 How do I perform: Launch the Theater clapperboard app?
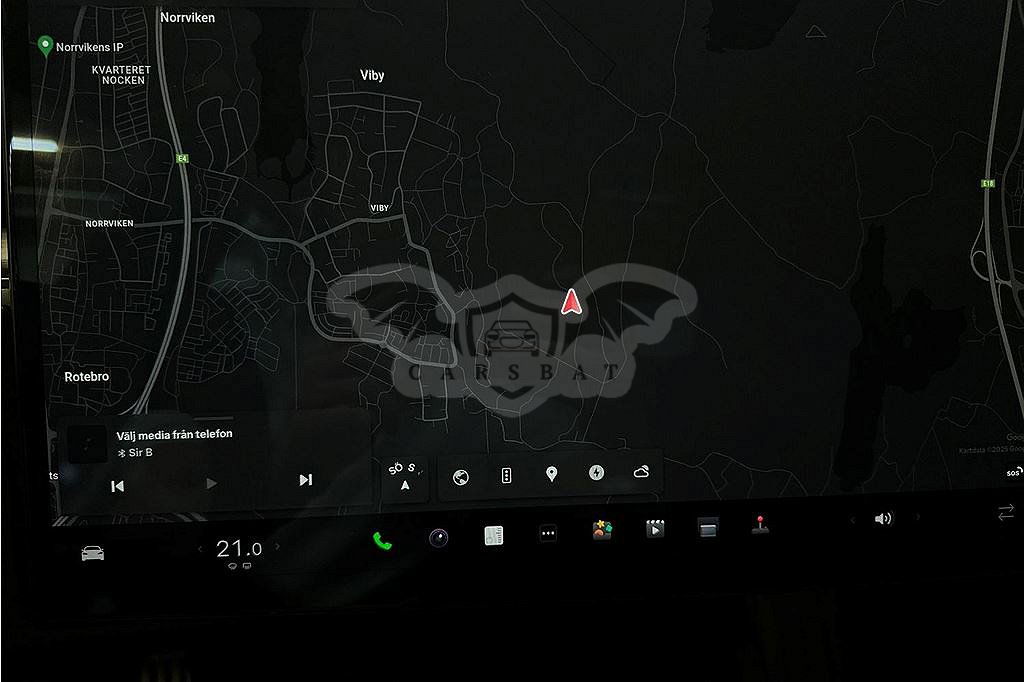pyautogui.click(x=655, y=528)
